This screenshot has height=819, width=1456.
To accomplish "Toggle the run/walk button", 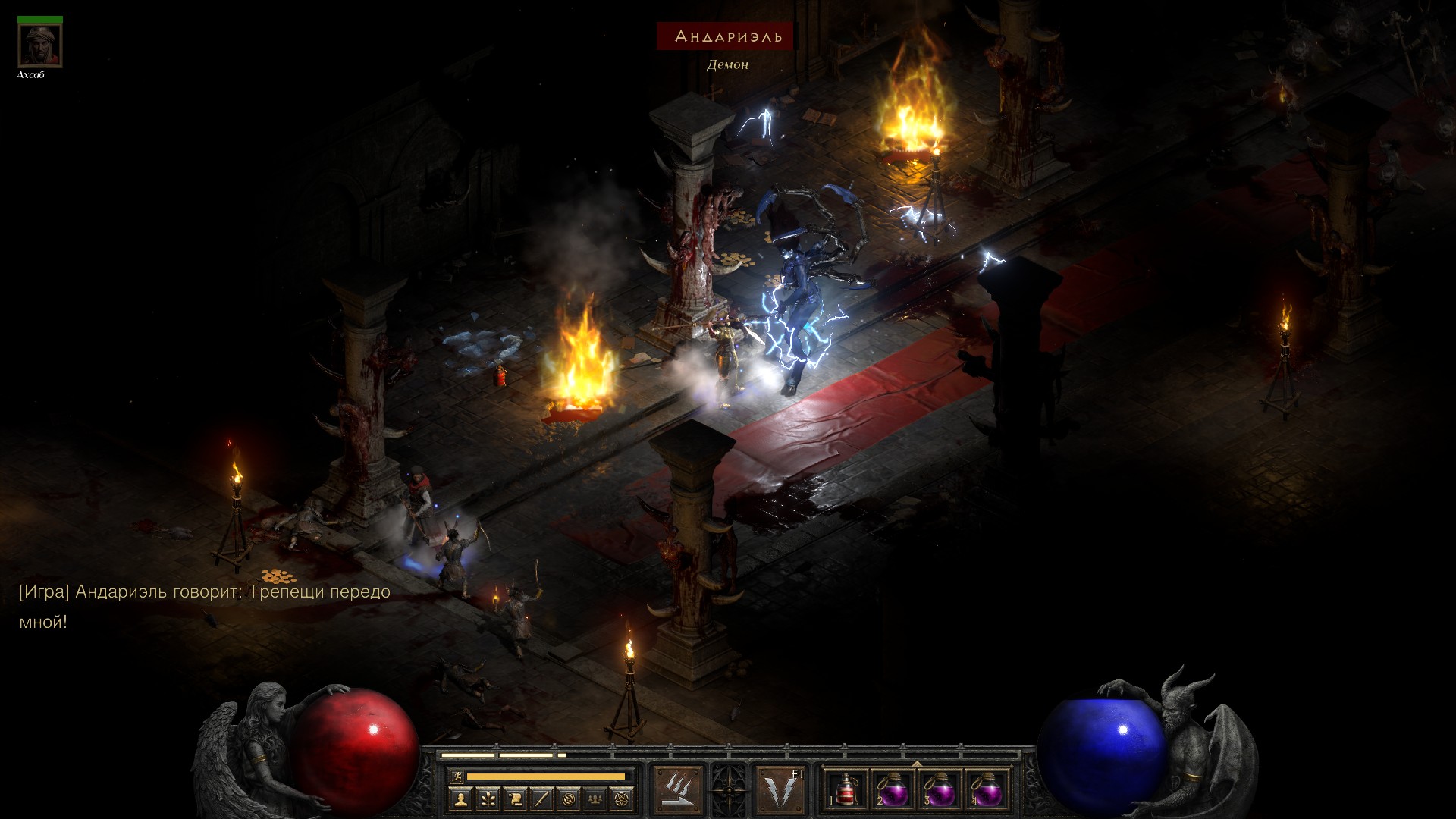I will 457,776.
